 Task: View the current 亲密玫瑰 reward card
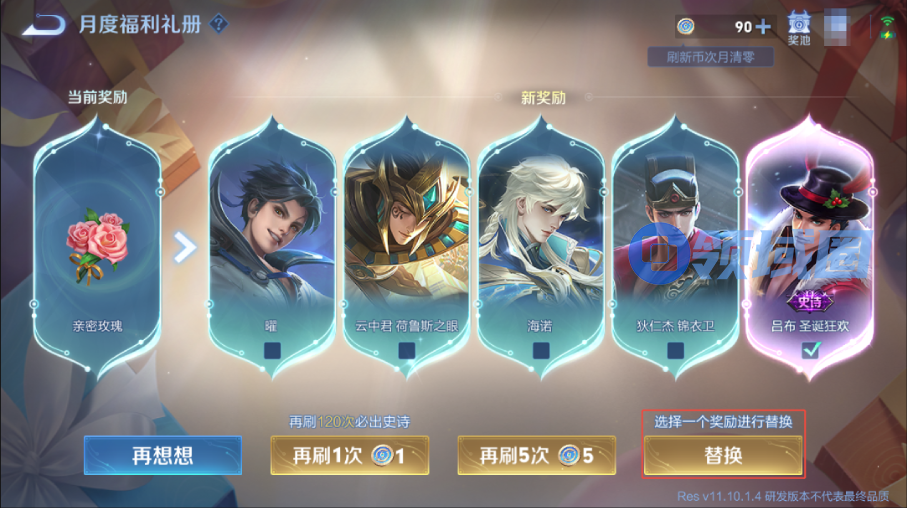point(98,240)
